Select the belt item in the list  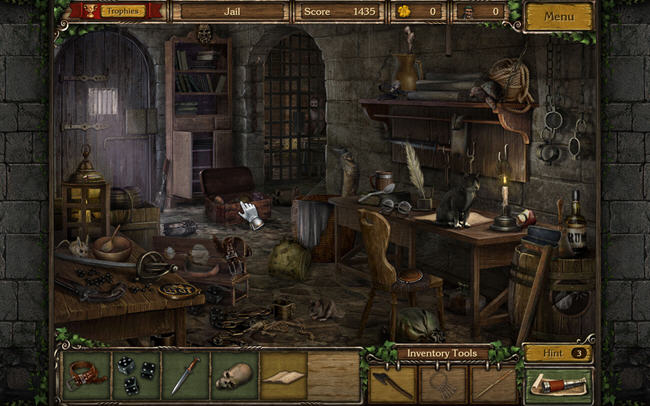click(x=86, y=376)
